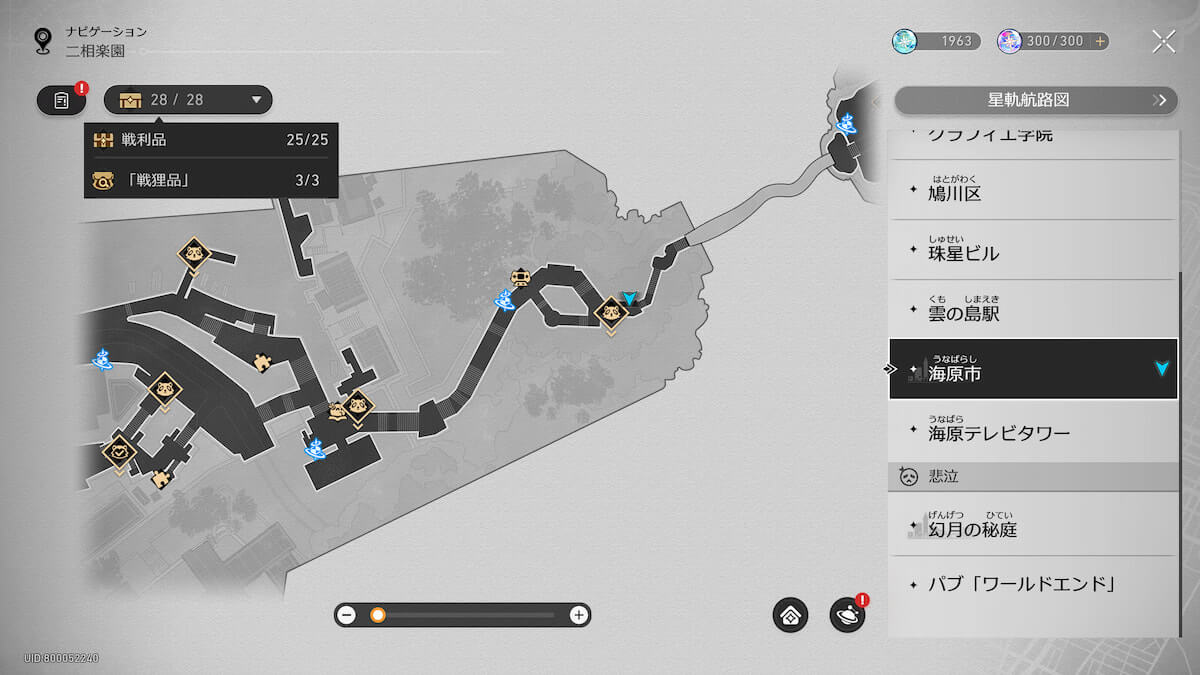The width and height of the screenshot is (1200, 675).
Task: Add stamina via the plus next to 300/300
Action: (1100, 41)
